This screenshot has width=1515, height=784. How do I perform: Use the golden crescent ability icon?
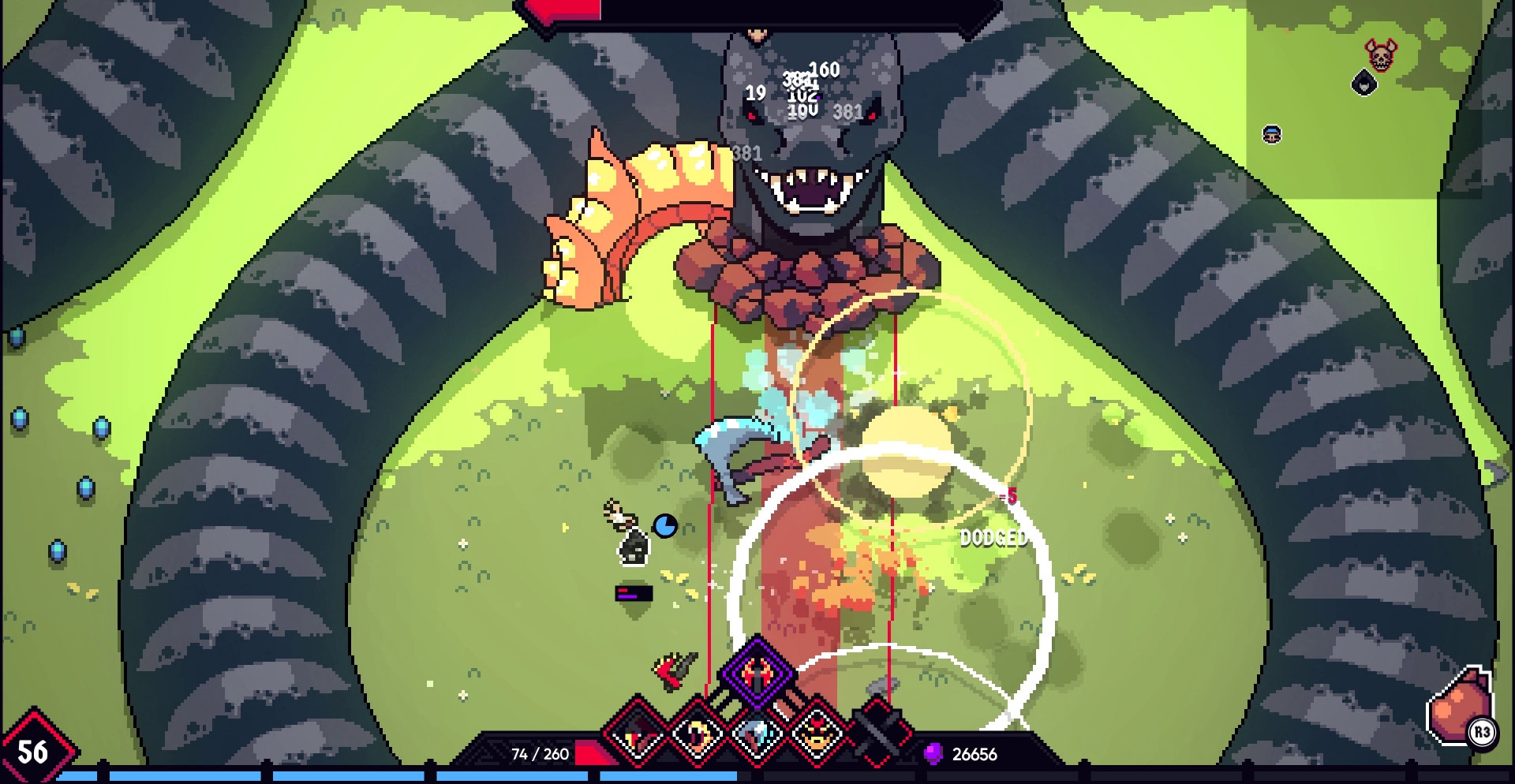click(698, 734)
